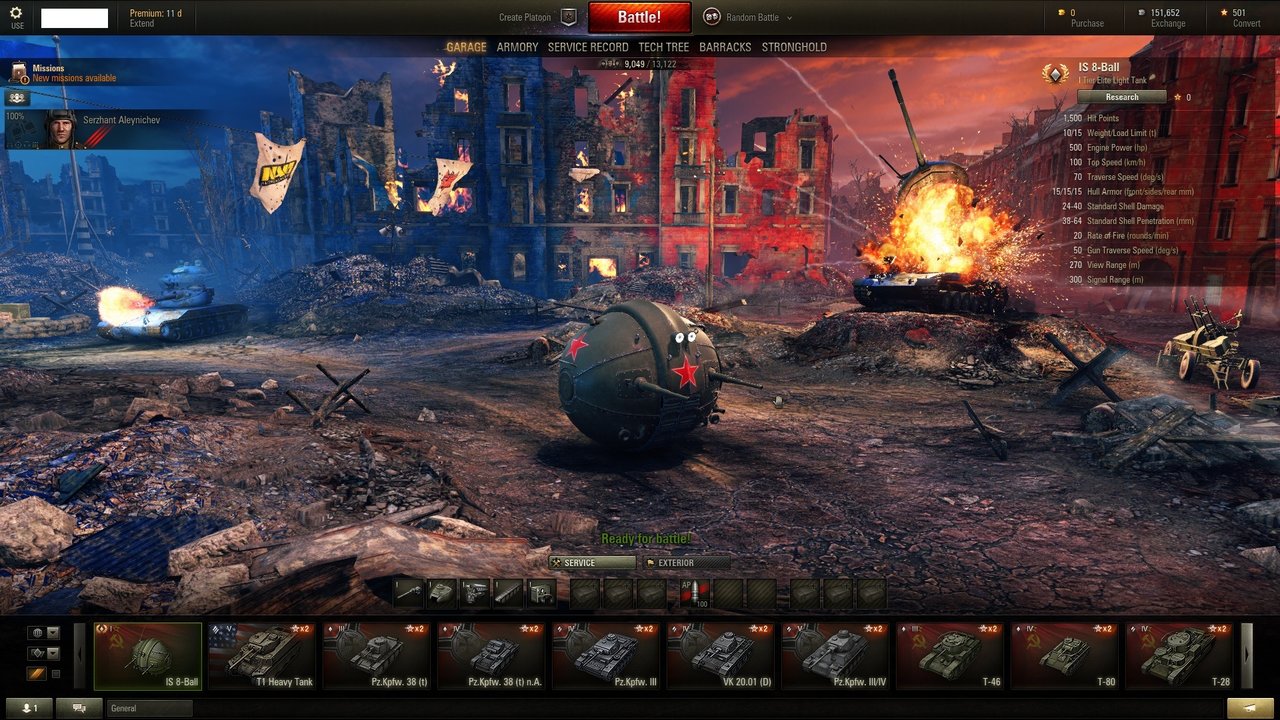
Task: Show the Barracks tab
Action: 725,47
